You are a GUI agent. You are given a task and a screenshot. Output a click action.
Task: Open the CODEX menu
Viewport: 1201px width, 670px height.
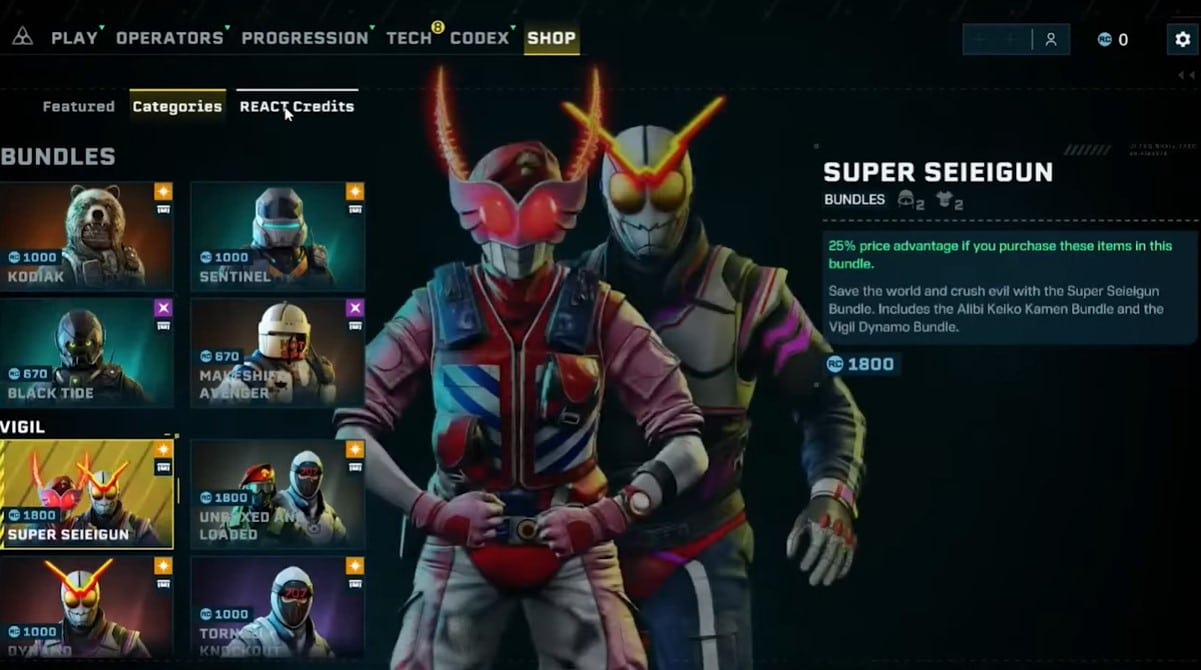coord(479,38)
